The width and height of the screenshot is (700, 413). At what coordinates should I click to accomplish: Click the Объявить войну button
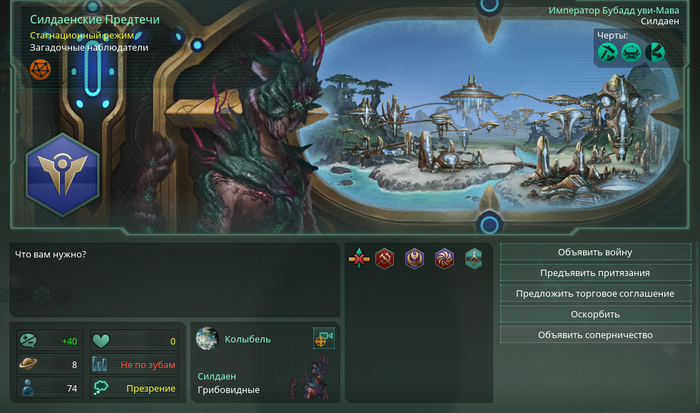pyautogui.click(x=595, y=252)
